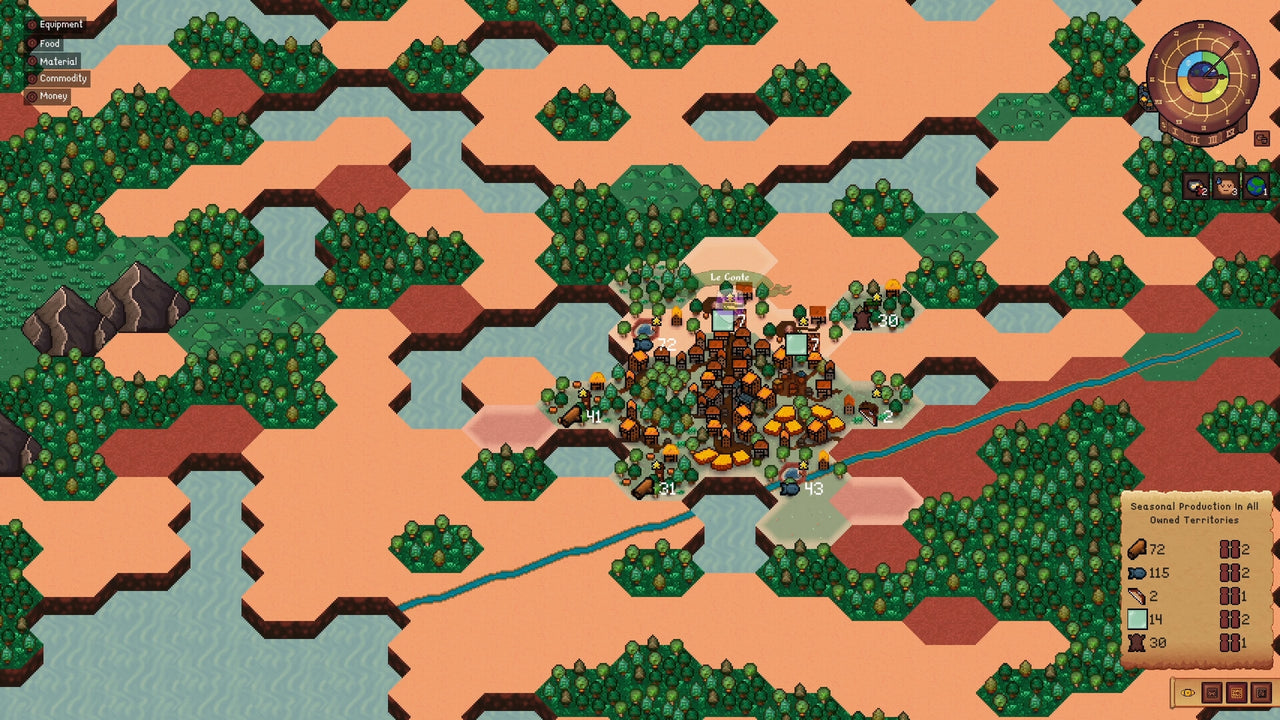Select the rightmost square tool in the bottom toolbar

(1261, 693)
